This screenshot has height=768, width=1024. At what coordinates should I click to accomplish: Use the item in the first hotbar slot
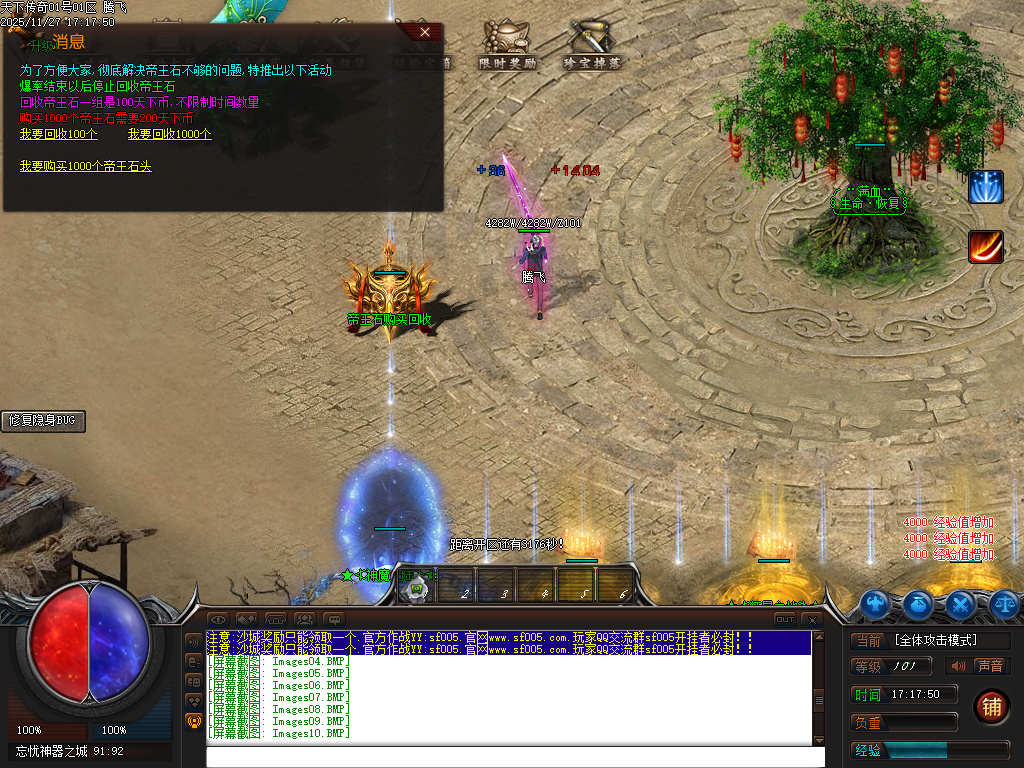(x=415, y=588)
